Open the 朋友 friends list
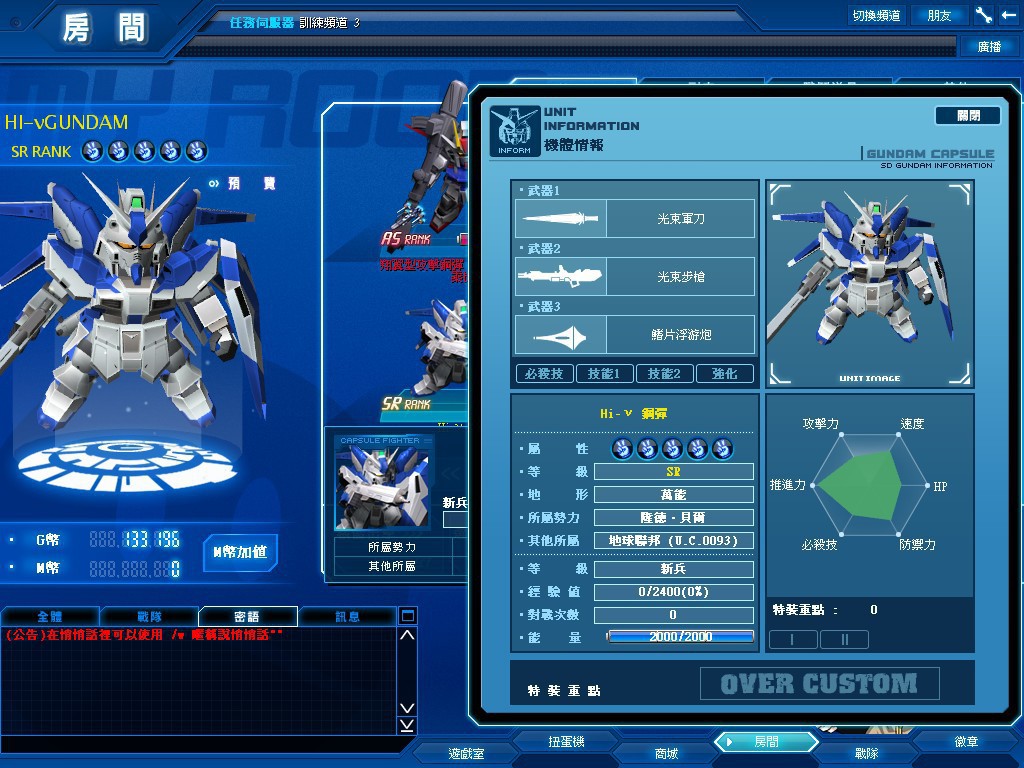 click(x=940, y=15)
